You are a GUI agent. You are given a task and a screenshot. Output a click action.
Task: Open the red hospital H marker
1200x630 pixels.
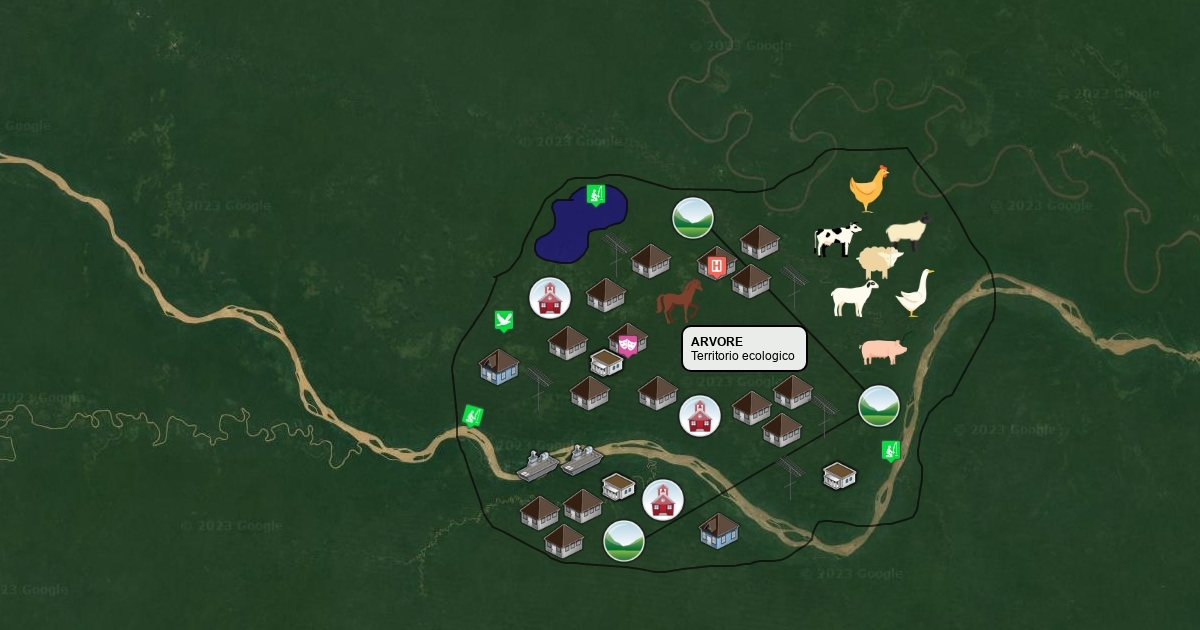(x=715, y=266)
